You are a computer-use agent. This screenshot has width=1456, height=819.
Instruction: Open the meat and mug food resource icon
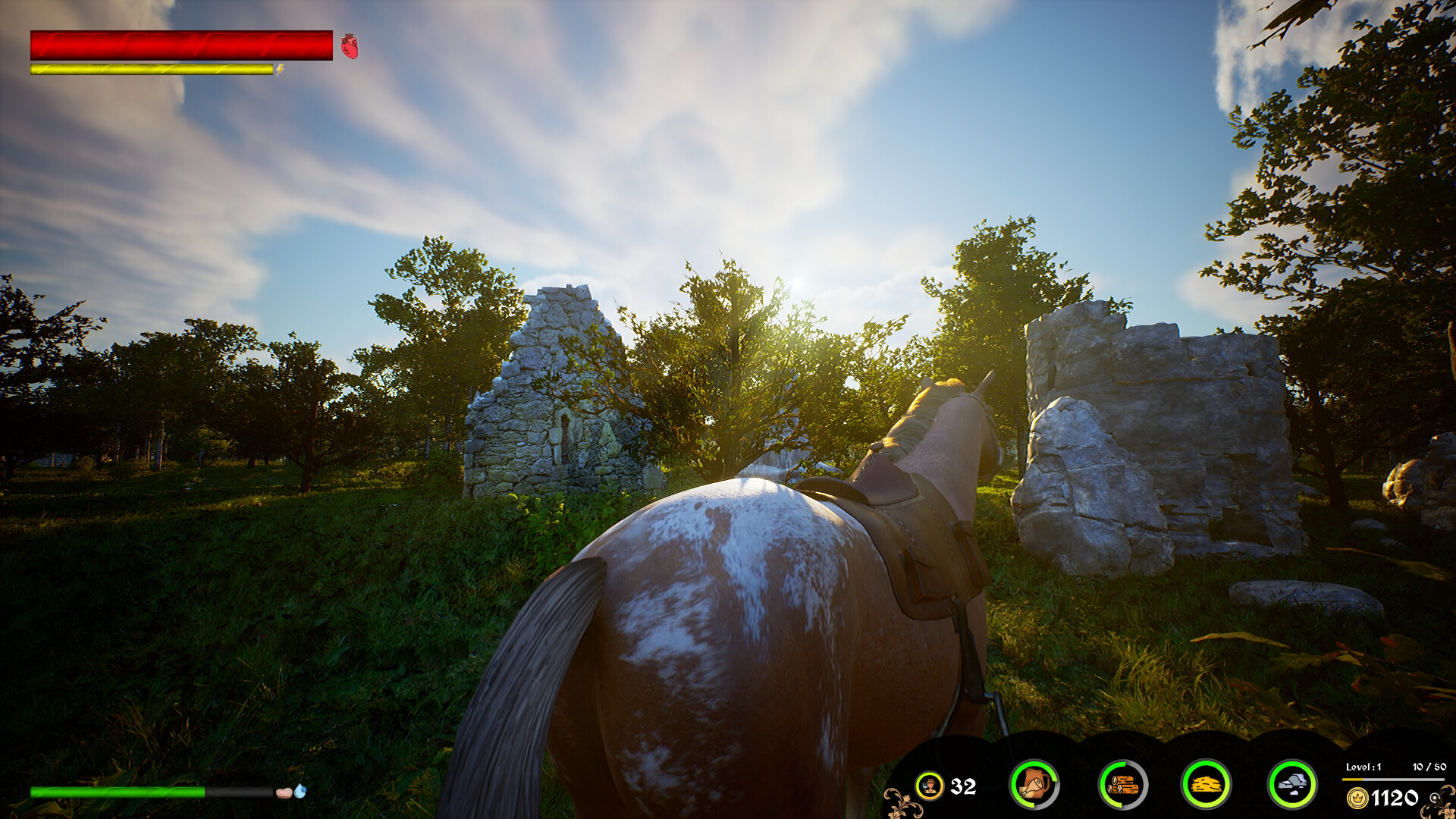point(1034,786)
